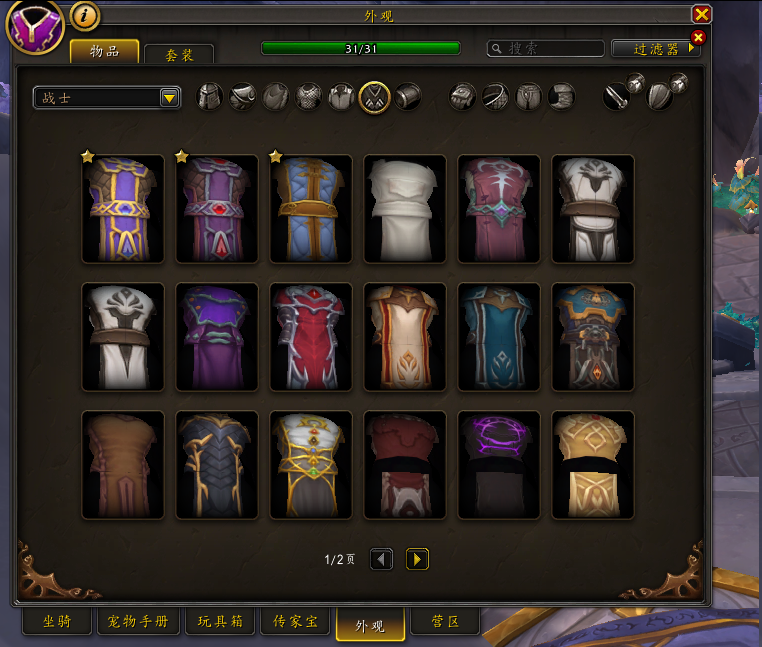The height and width of the screenshot is (647, 762).
Task: Open the 坐骑 mounts tab
Action: [x=58, y=622]
